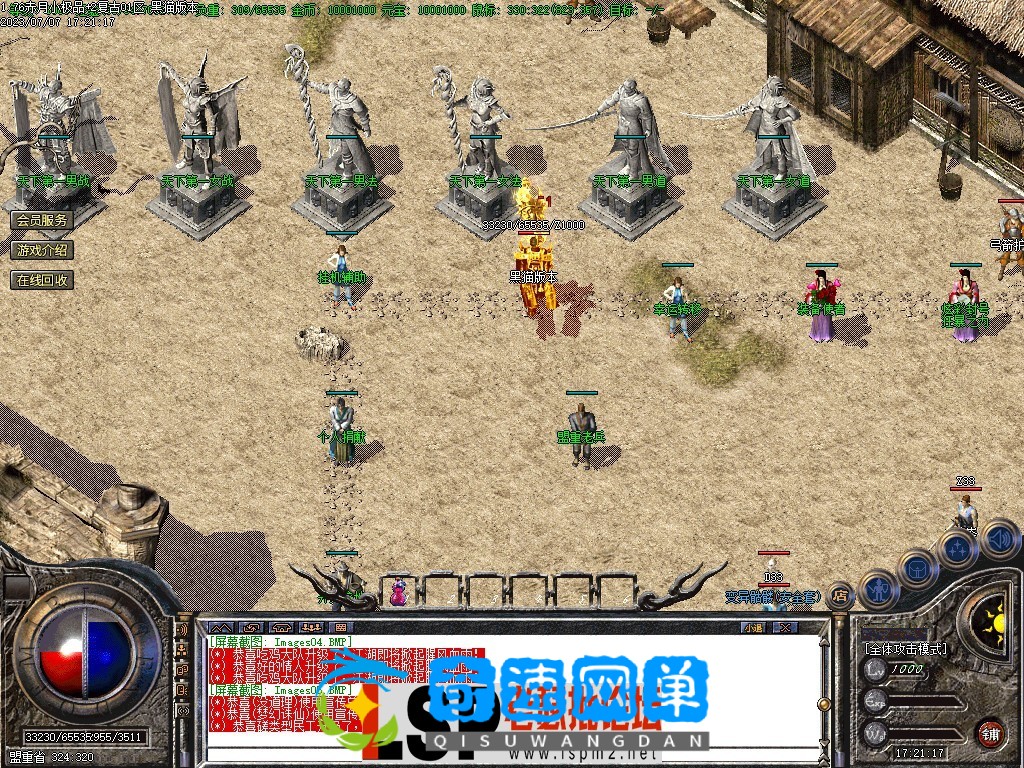Click the red 铺 stall button

(990, 732)
